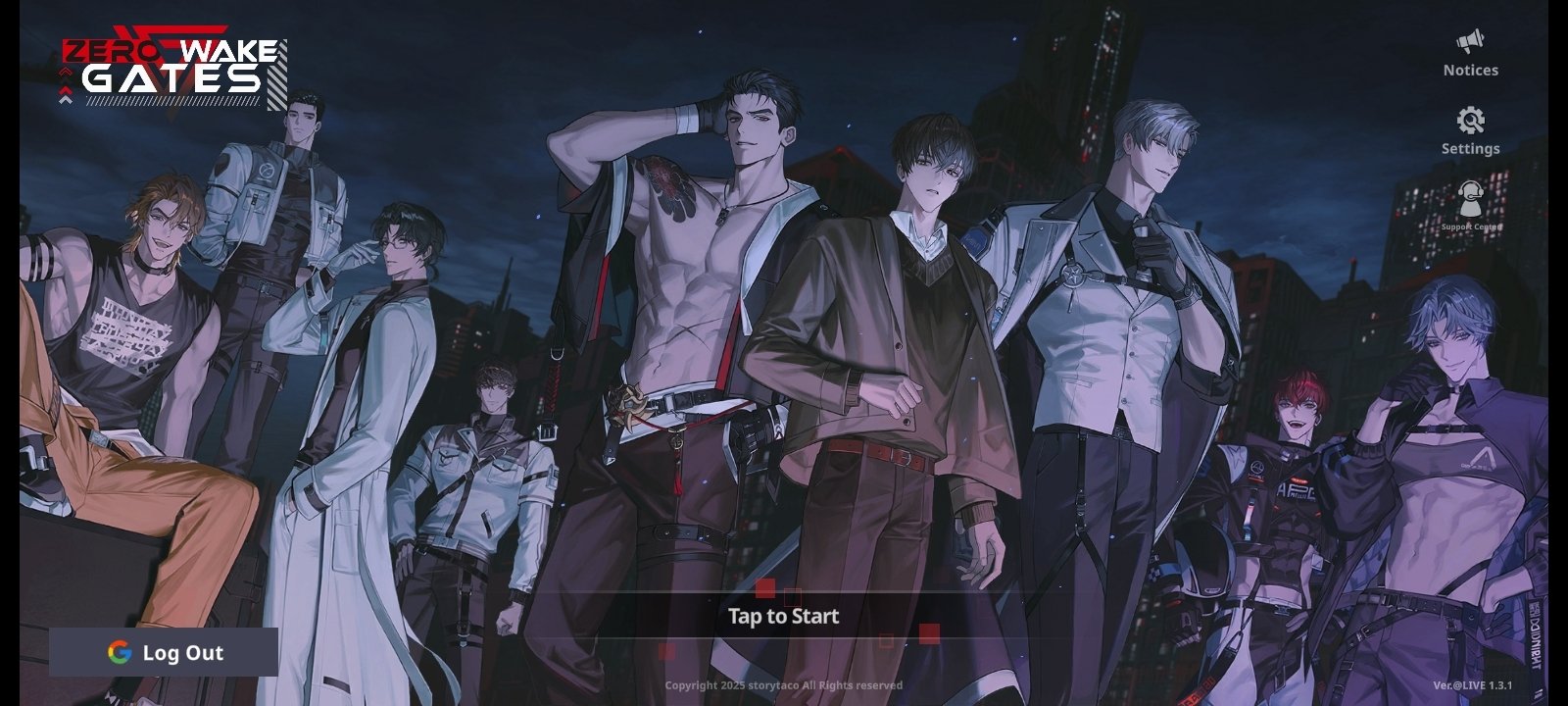Click the Google G account icon
This screenshot has width=1568, height=706.
117,652
